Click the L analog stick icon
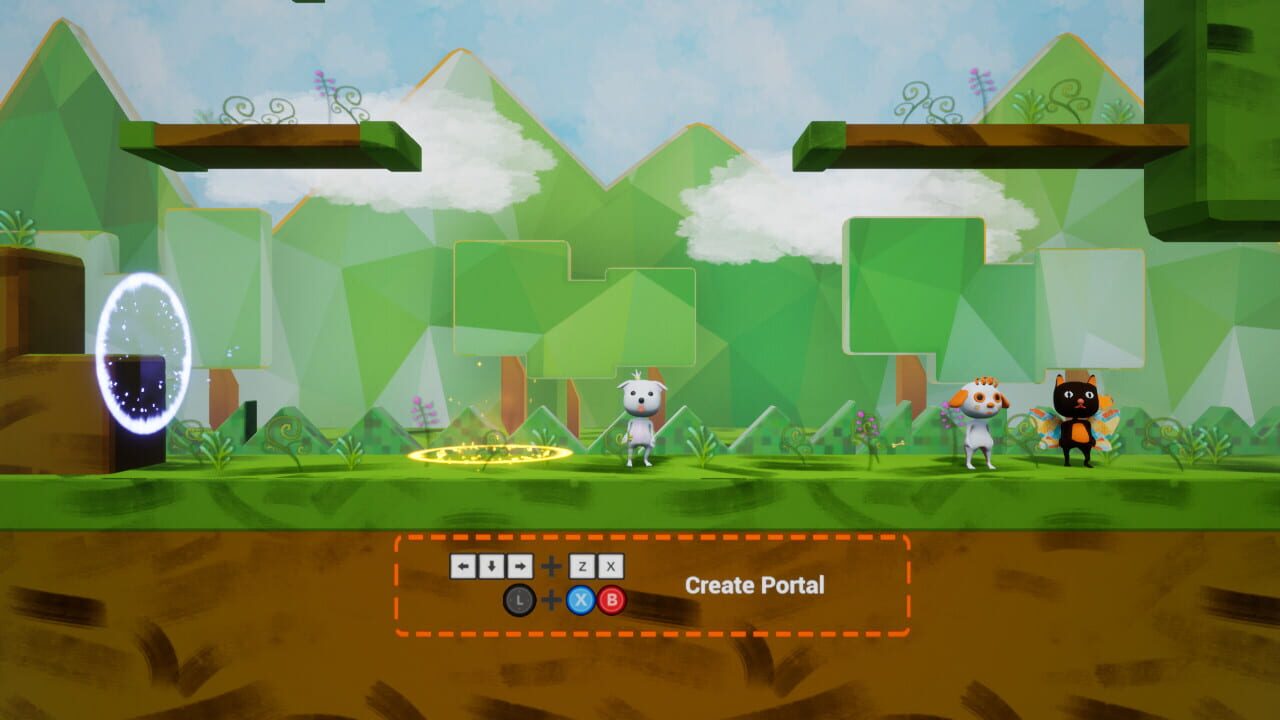 tap(519, 600)
